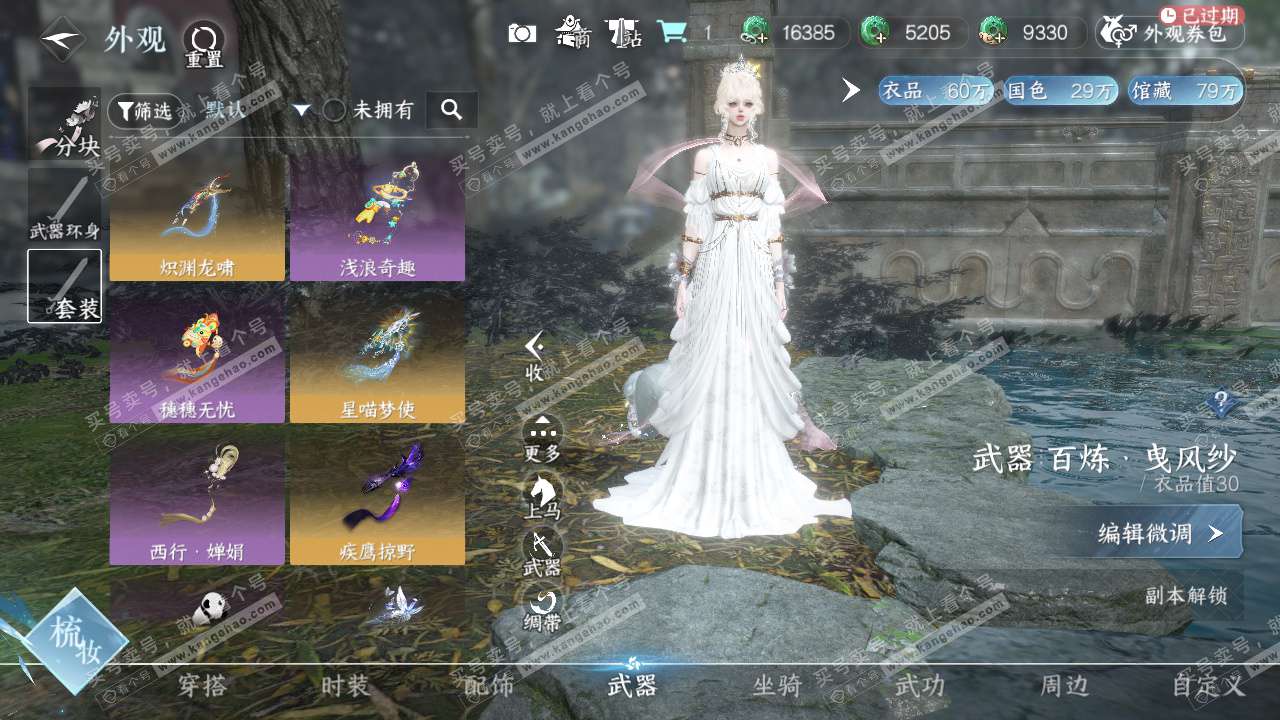Switch to the 套装 side category
The image size is (1280, 720).
[65, 286]
